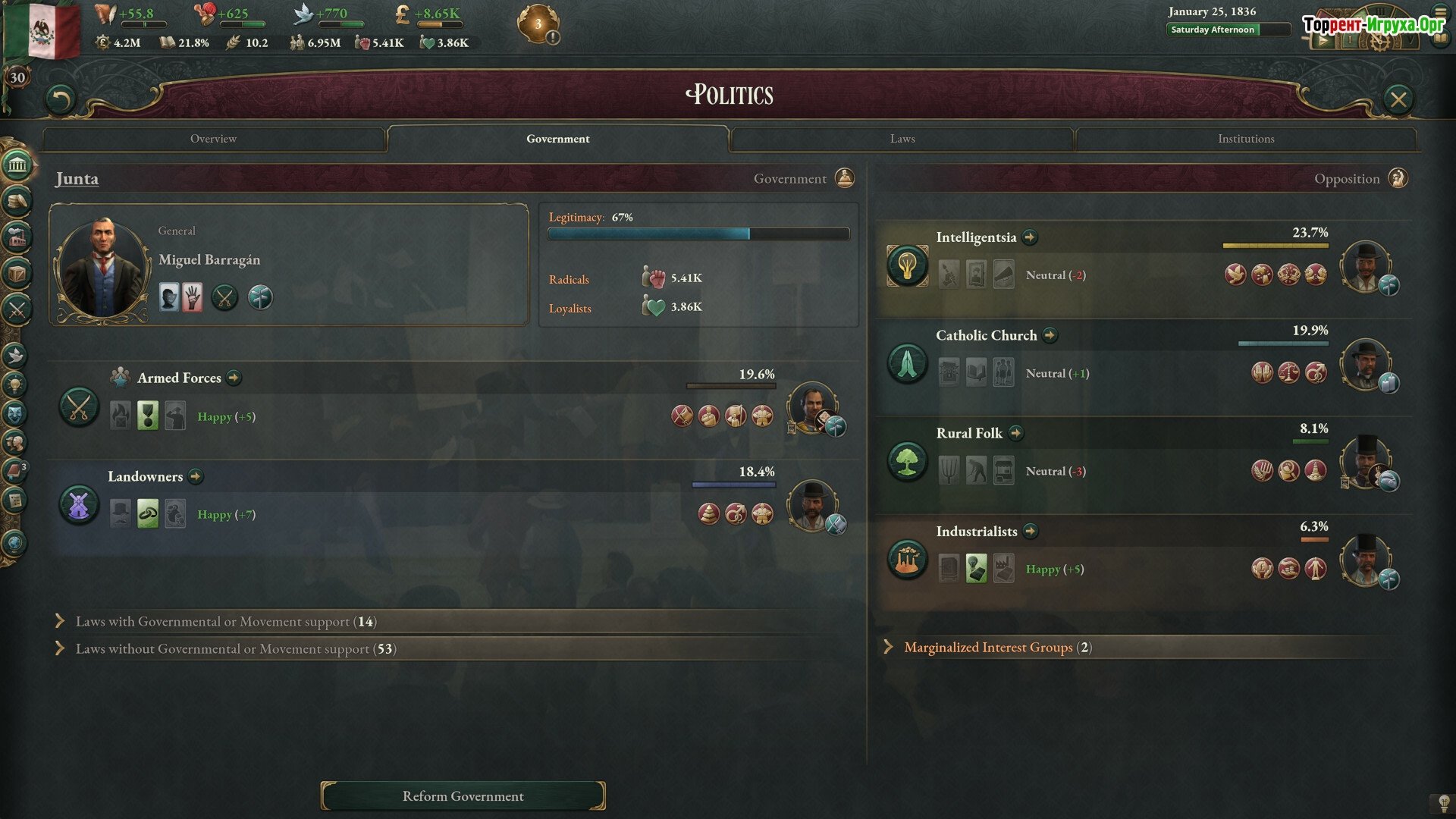
Task: Switch to the Institutions tab
Action: tap(1245, 139)
